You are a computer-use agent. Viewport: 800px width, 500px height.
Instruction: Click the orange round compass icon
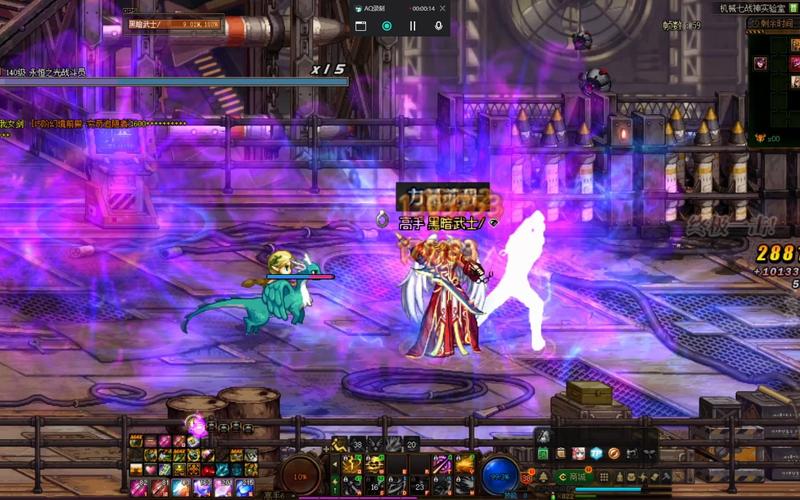pyautogui.click(x=615, y=454)
